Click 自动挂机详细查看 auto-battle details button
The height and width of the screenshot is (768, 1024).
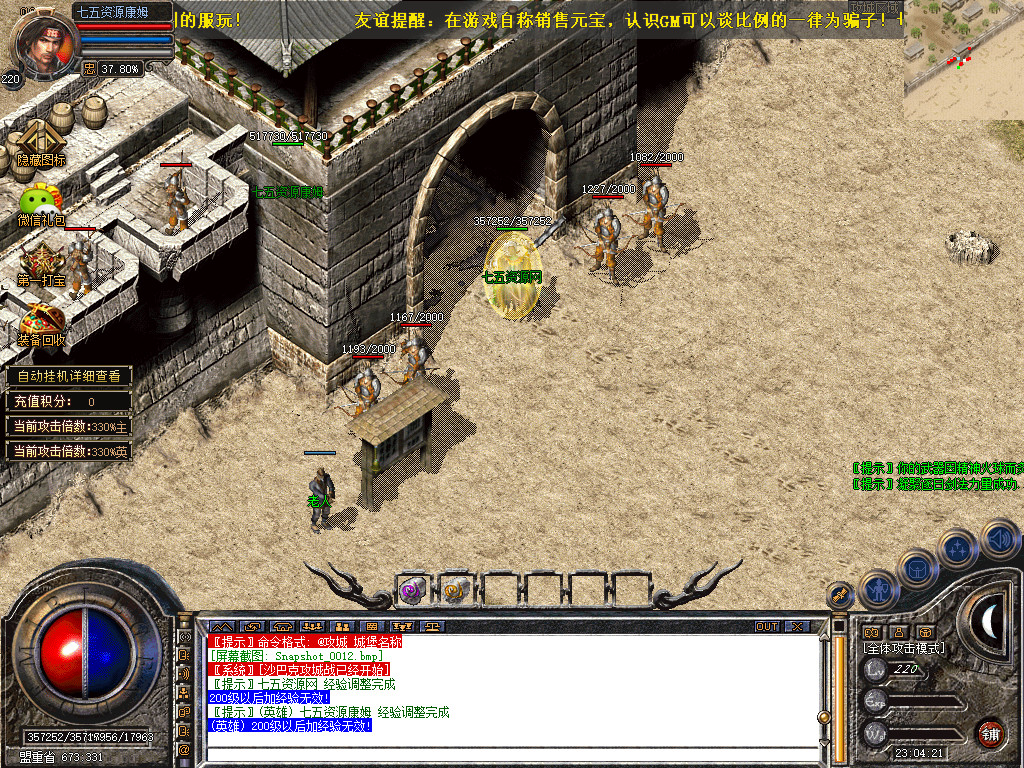68,376
